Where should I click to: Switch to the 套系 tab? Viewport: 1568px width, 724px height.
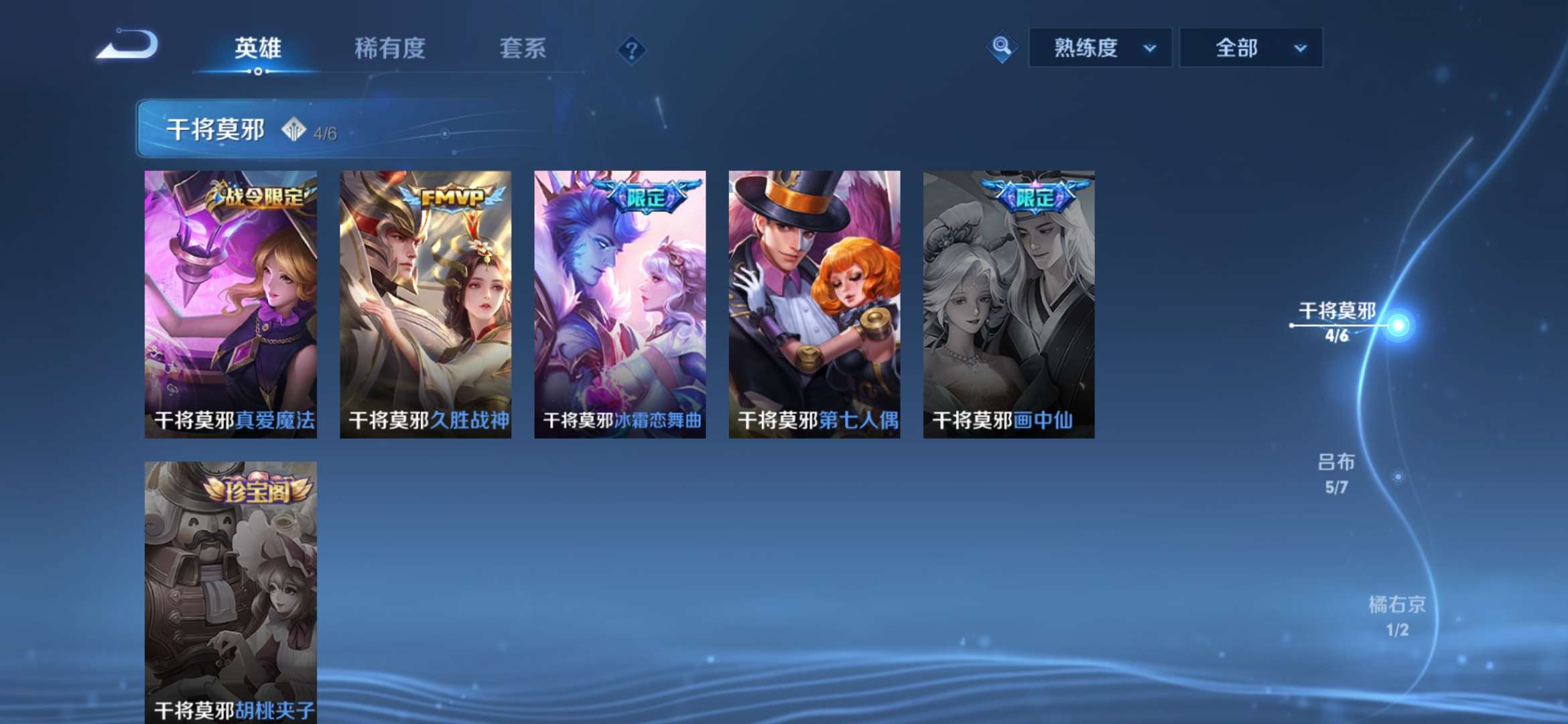tap(521, 48)
